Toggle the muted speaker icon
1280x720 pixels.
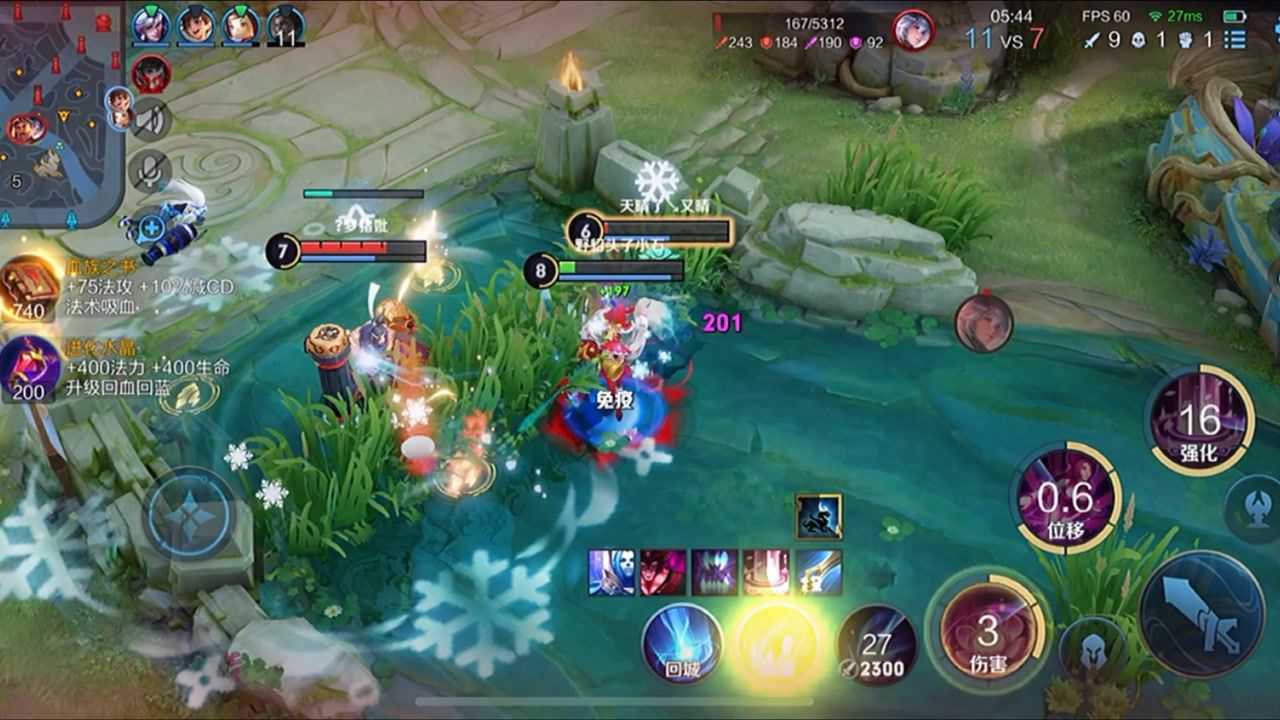point(150,119)
